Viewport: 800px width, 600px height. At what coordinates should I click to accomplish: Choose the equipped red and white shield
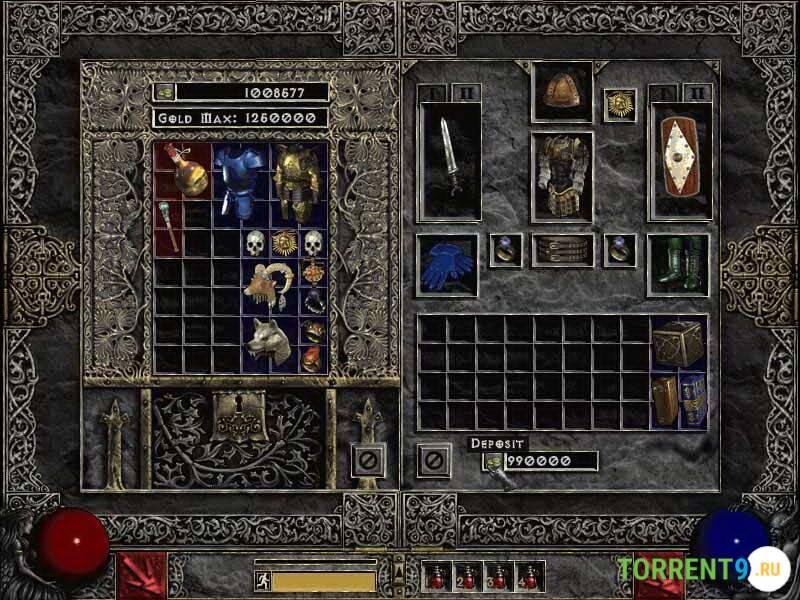pos(680,160)
